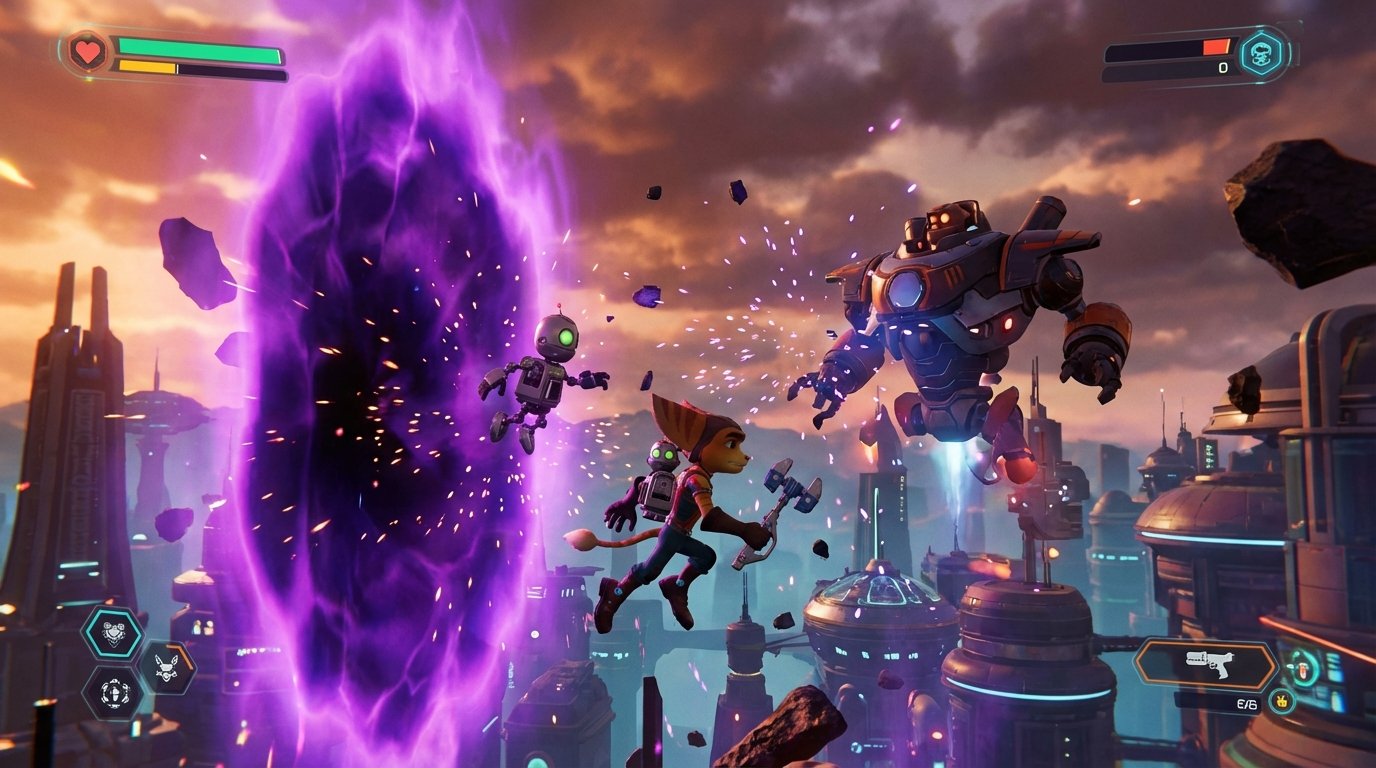Click the 6/6 ammo counter label

tap(1246, 703)
